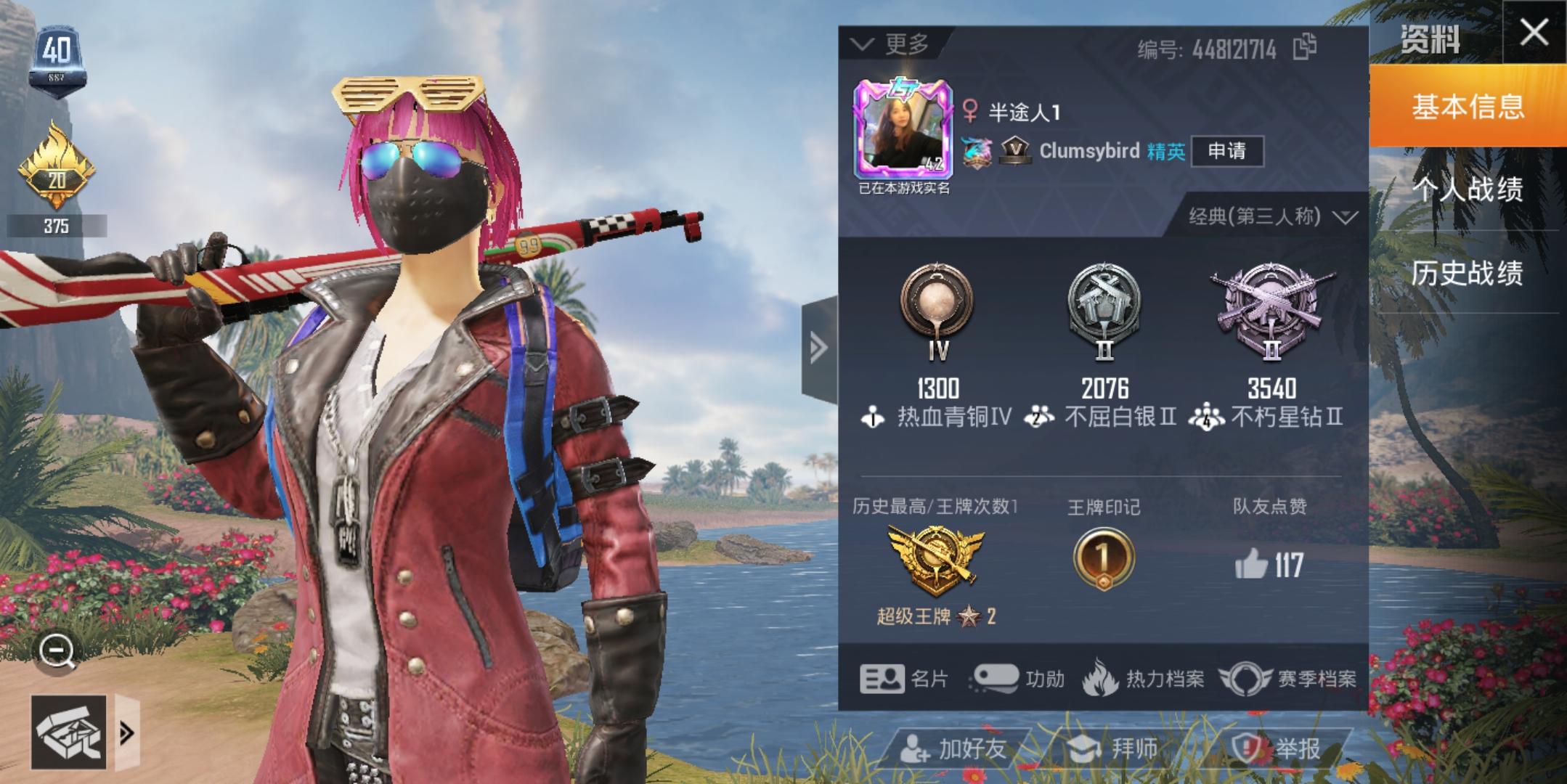
Task: Open the 个人战绩 tab
Action: (1468, 189)
